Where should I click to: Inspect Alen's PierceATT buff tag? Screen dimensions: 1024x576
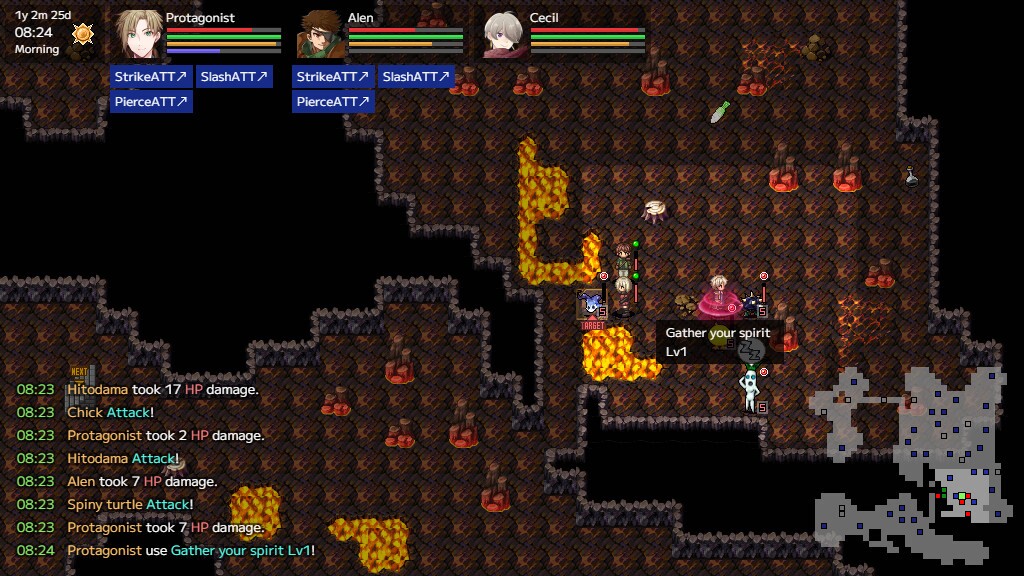pyautogui.click(x=333, y=101)
